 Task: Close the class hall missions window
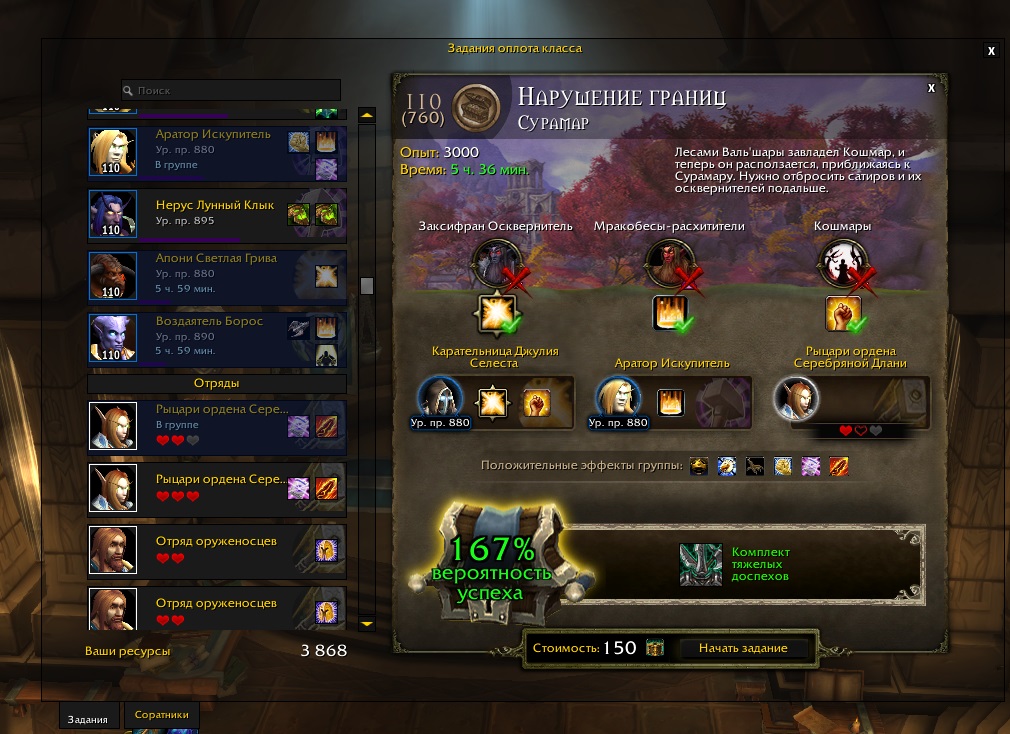tap(991, 50)
